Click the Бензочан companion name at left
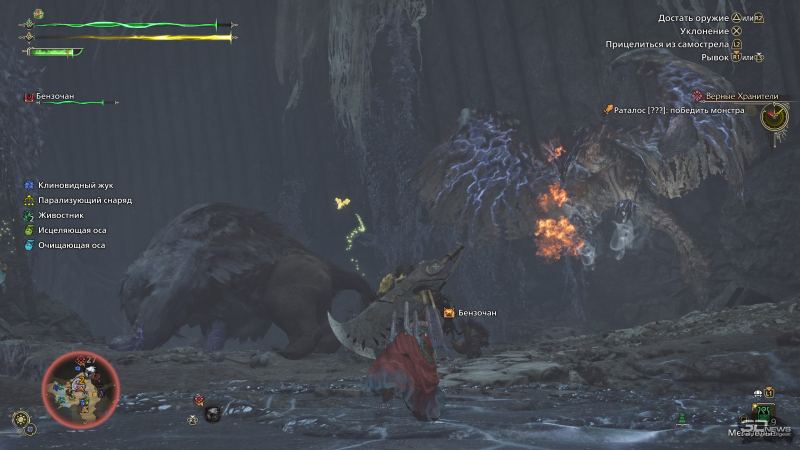 (x=56, y=97)
